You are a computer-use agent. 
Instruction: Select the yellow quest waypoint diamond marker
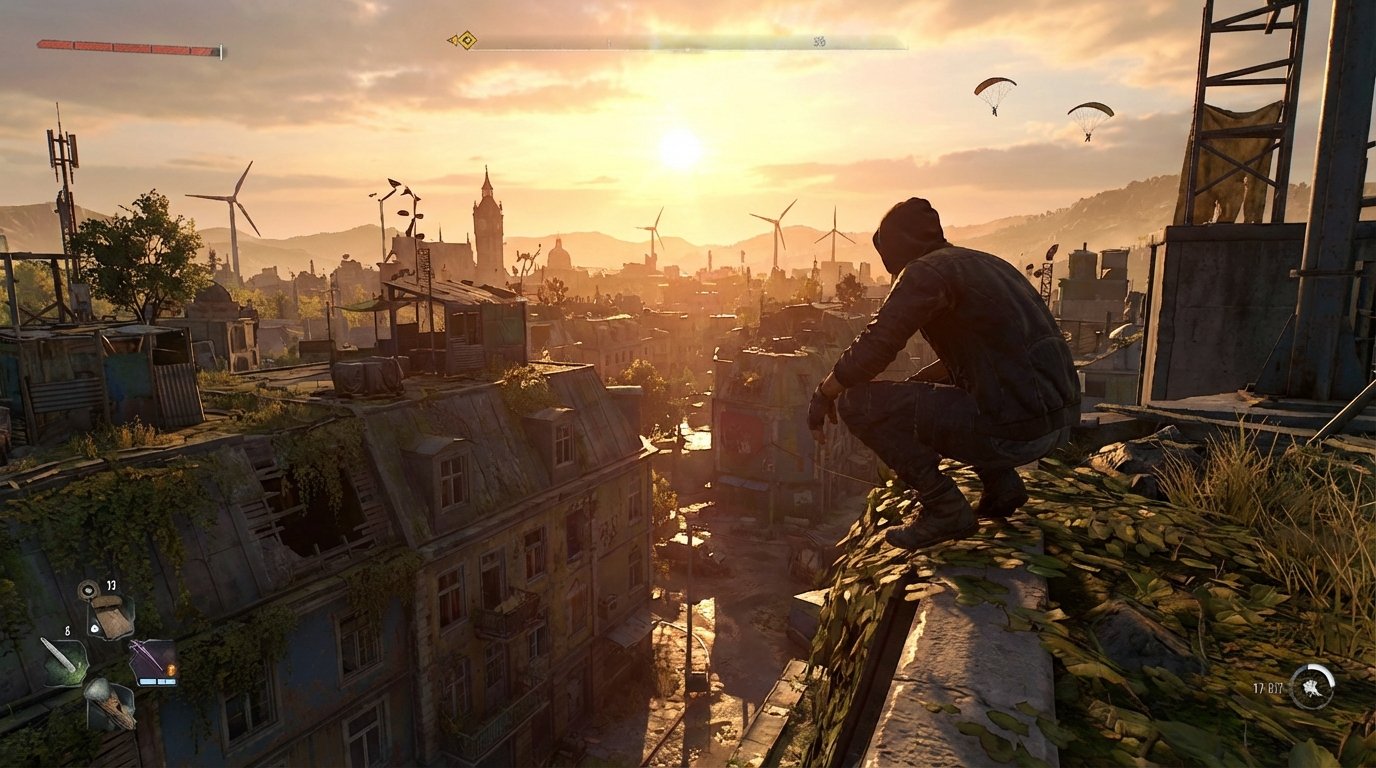coord(468,39)
